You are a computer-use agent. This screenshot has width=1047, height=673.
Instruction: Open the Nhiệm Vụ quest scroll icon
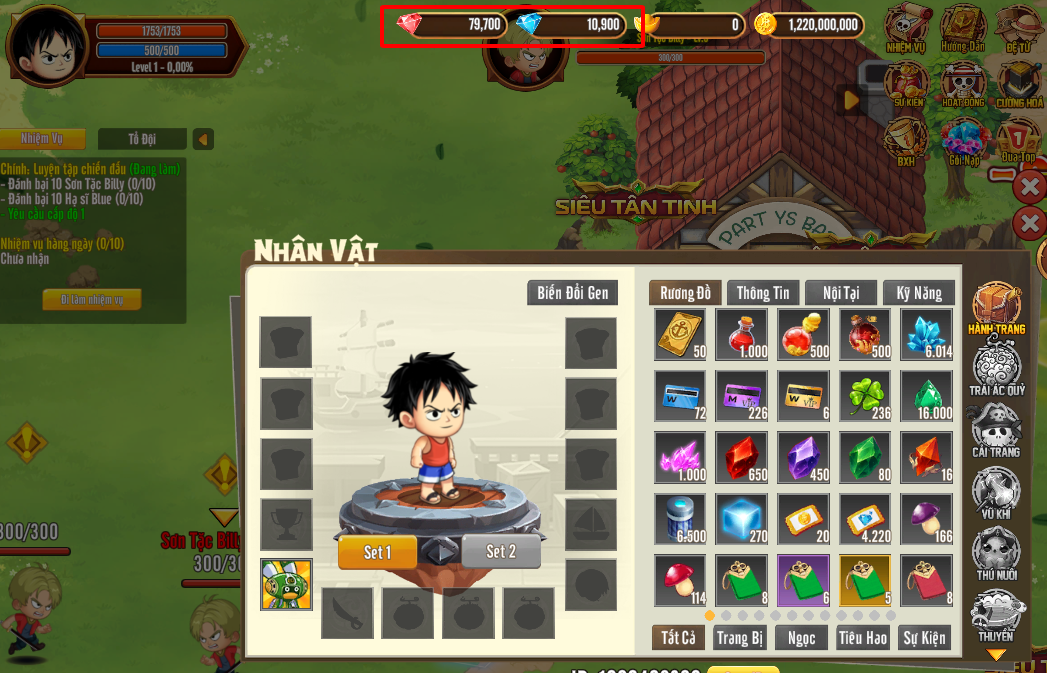[x=908, y=27]
